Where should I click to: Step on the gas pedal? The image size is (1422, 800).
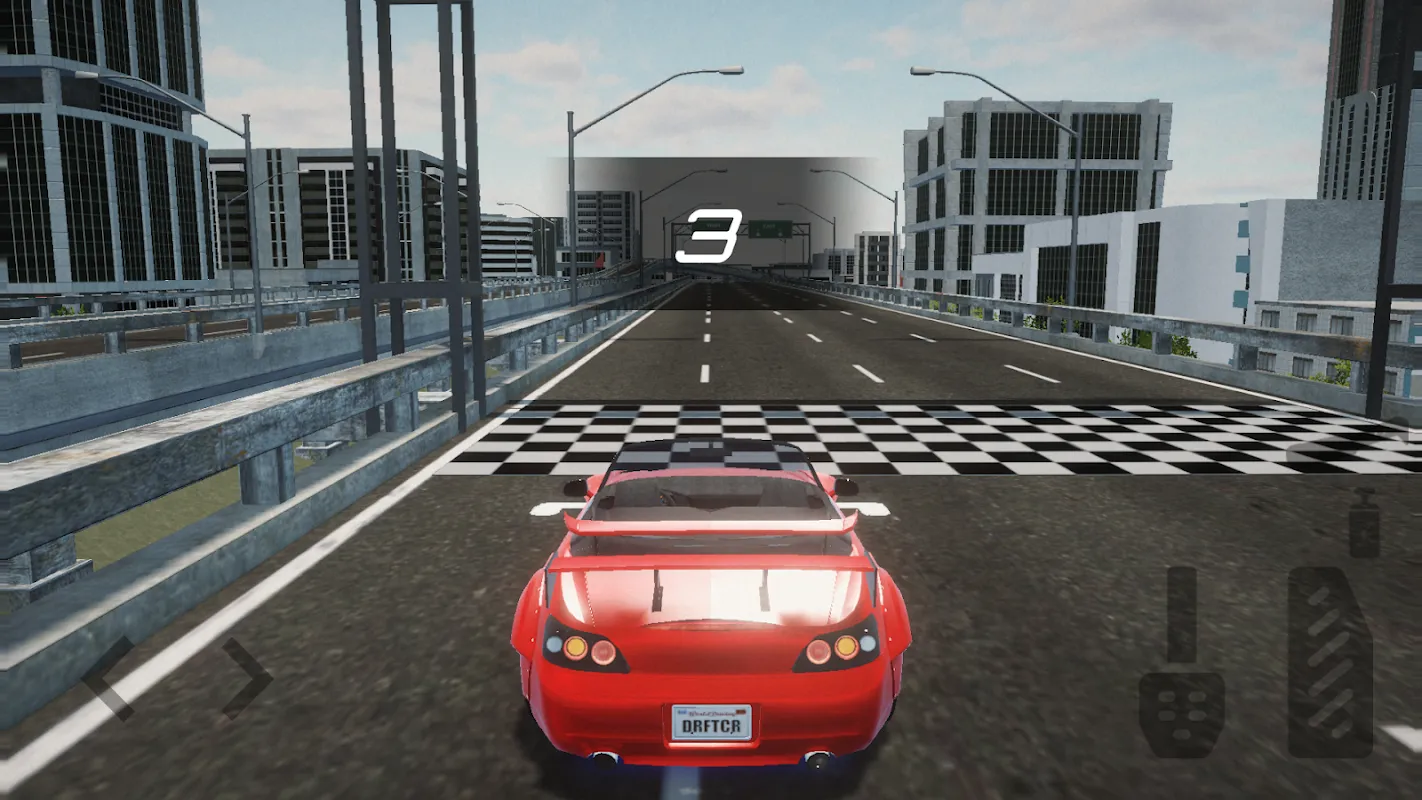click(x=1329, y=662)
